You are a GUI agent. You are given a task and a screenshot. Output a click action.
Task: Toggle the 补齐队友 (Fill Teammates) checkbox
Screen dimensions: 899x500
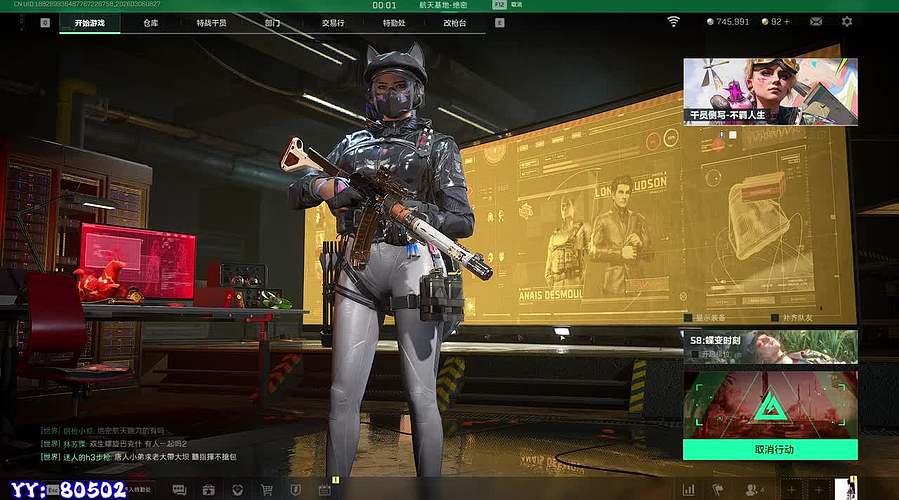pyautogui.click(x=775, y=318)
